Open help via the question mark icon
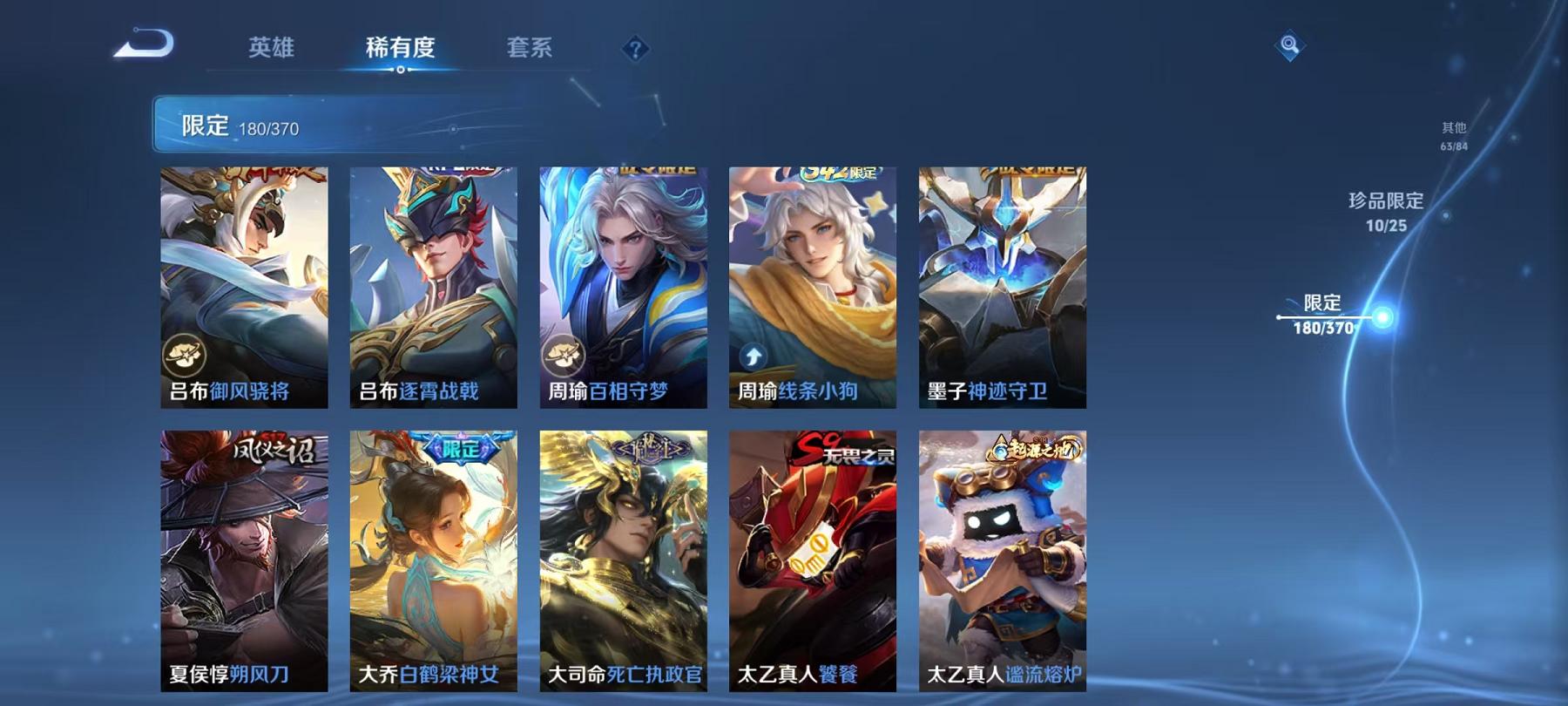 (637, 50)
